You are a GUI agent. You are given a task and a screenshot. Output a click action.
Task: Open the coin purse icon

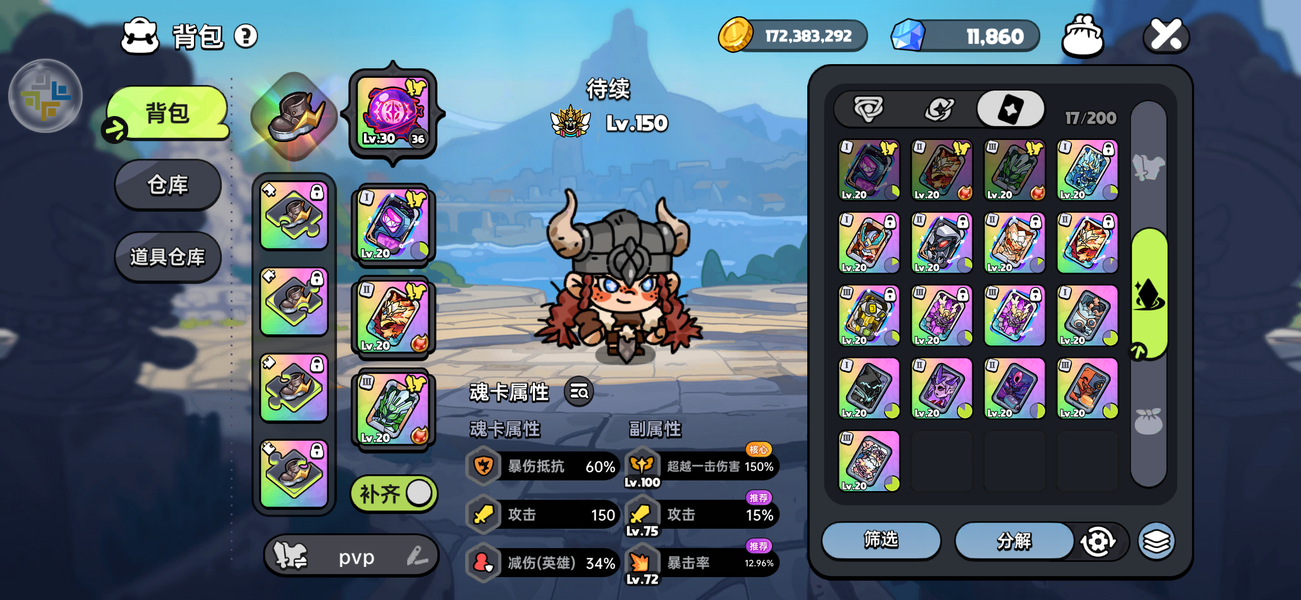(1082, 36)
